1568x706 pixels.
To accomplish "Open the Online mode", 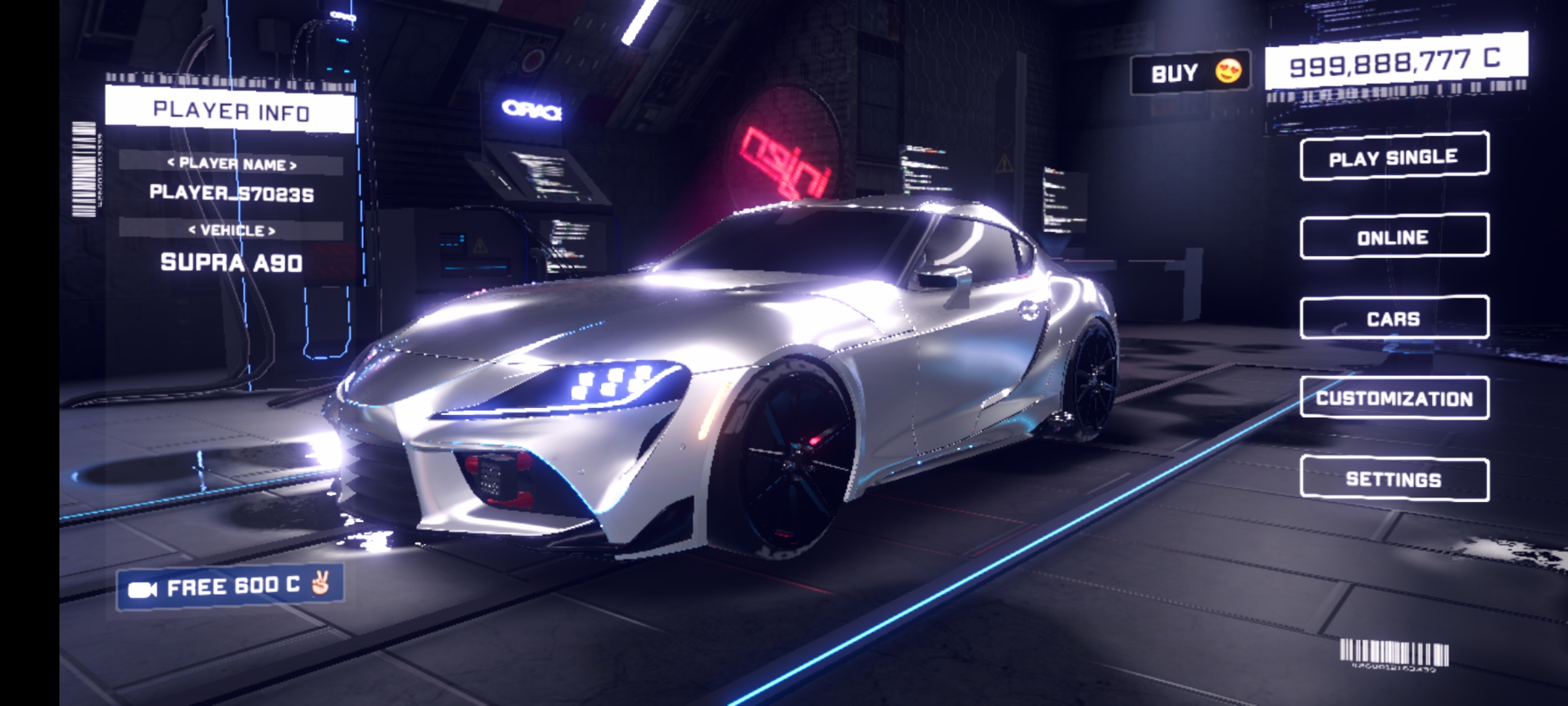I will 1394,237.
